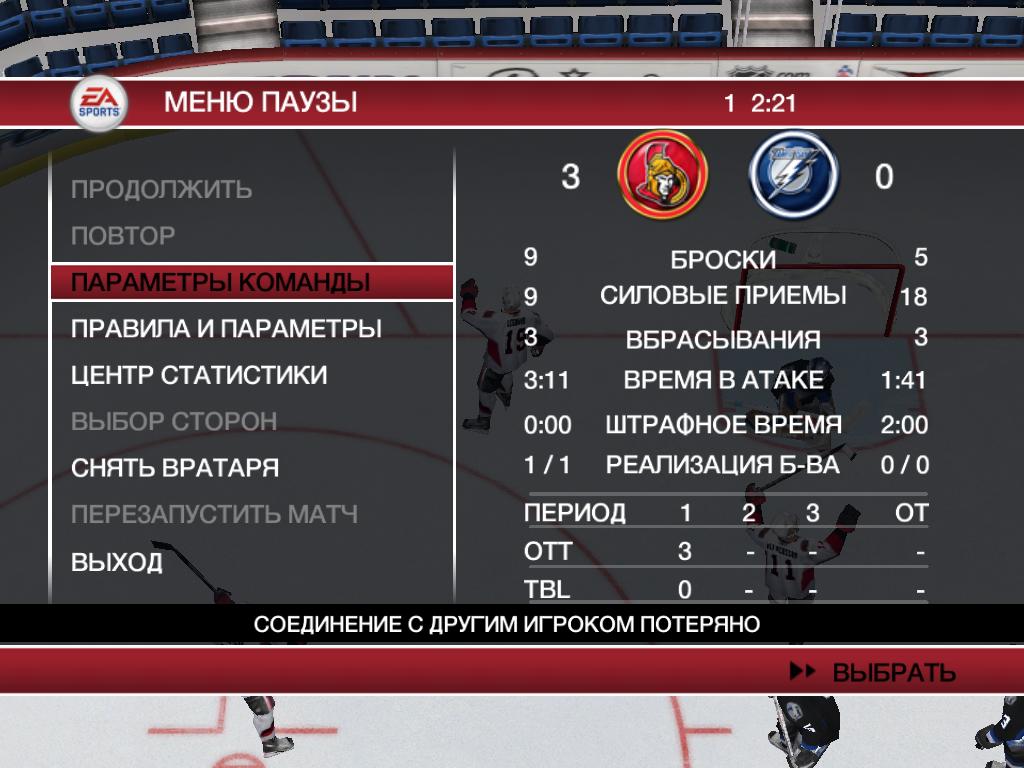Select ПРОДОЛЖИТЬ to resume the match

click(x=161, y=189)
